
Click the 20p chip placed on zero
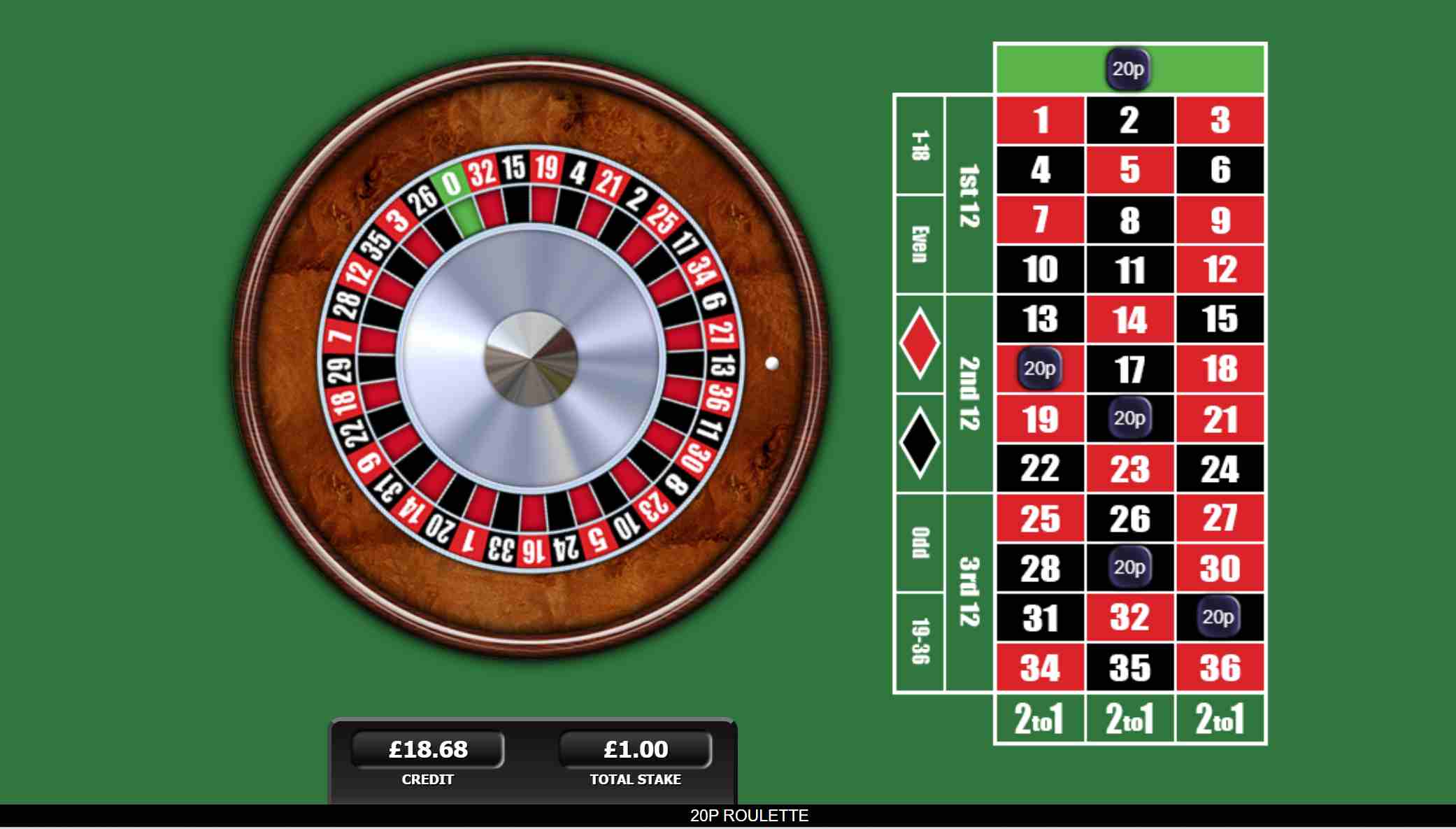1130,69
